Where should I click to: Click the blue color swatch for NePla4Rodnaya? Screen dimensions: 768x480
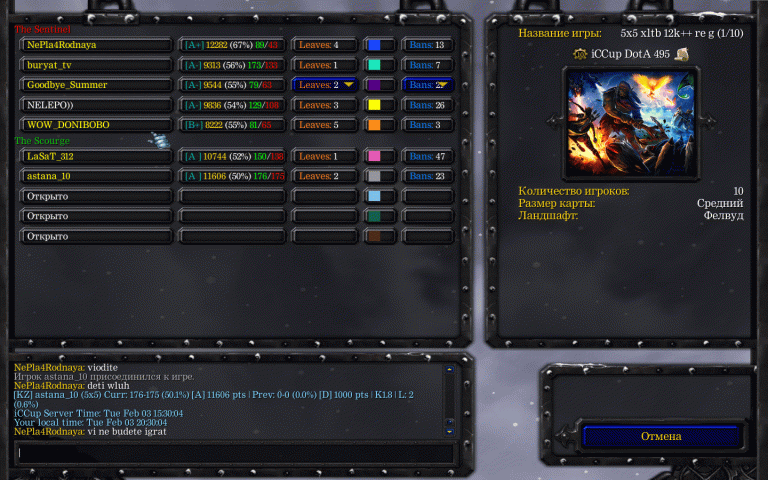coord(379,45)
